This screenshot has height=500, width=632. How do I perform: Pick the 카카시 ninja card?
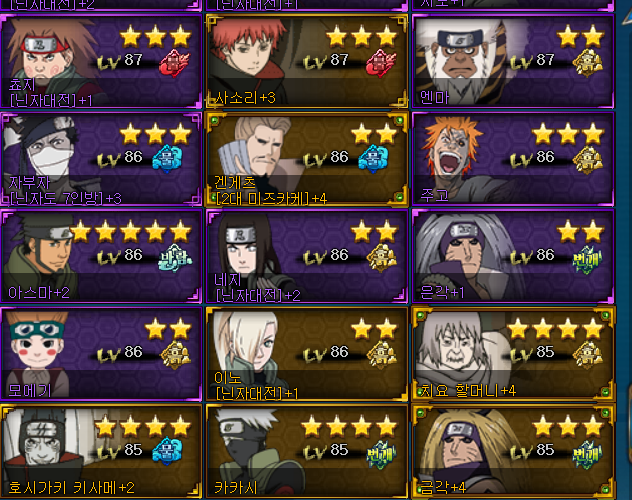(306, 450)
